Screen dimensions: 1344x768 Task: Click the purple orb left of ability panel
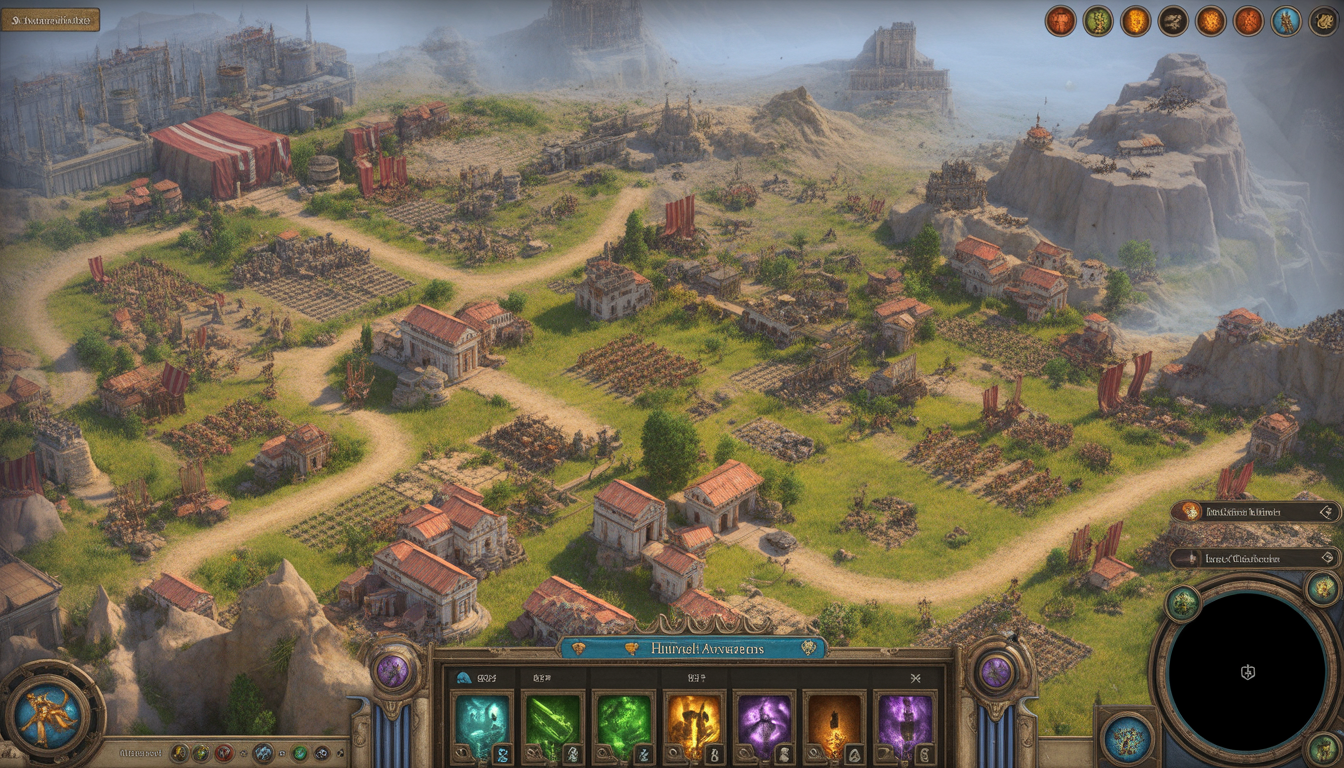(392, 671)
